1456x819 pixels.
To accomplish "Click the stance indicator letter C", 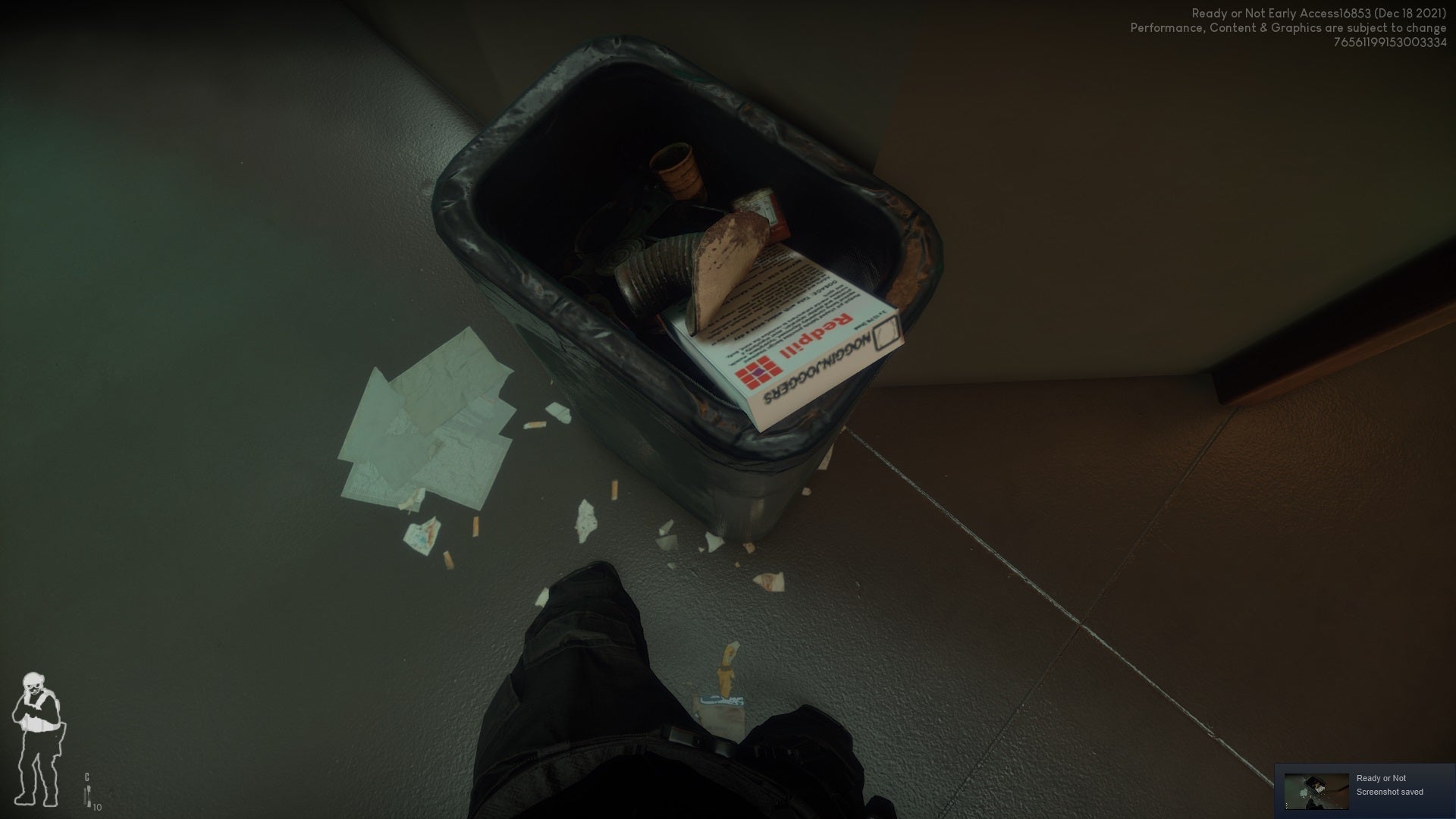I will pos(86,777).
